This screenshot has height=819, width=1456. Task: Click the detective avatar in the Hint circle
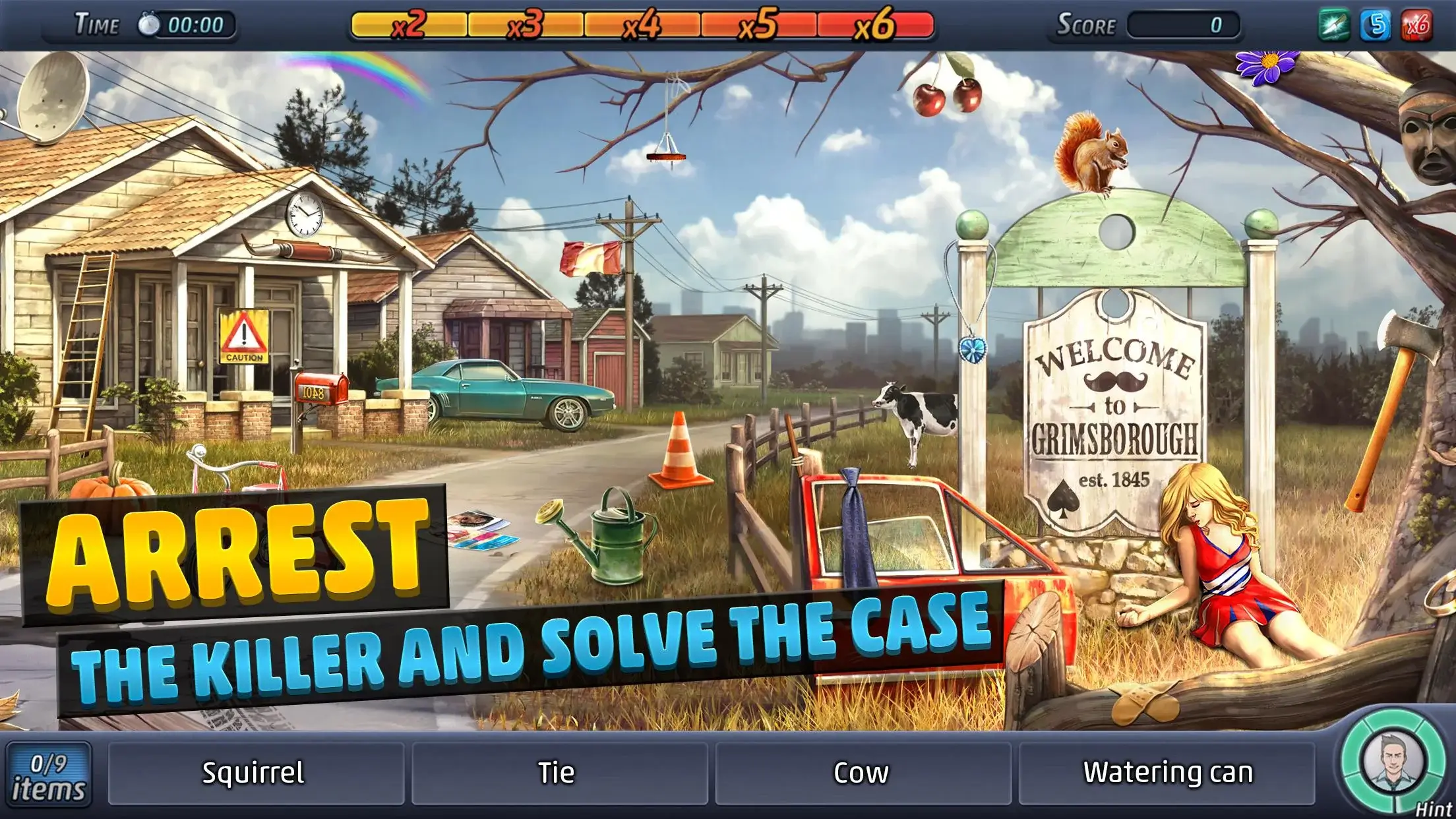click(x=1395, y=760)
